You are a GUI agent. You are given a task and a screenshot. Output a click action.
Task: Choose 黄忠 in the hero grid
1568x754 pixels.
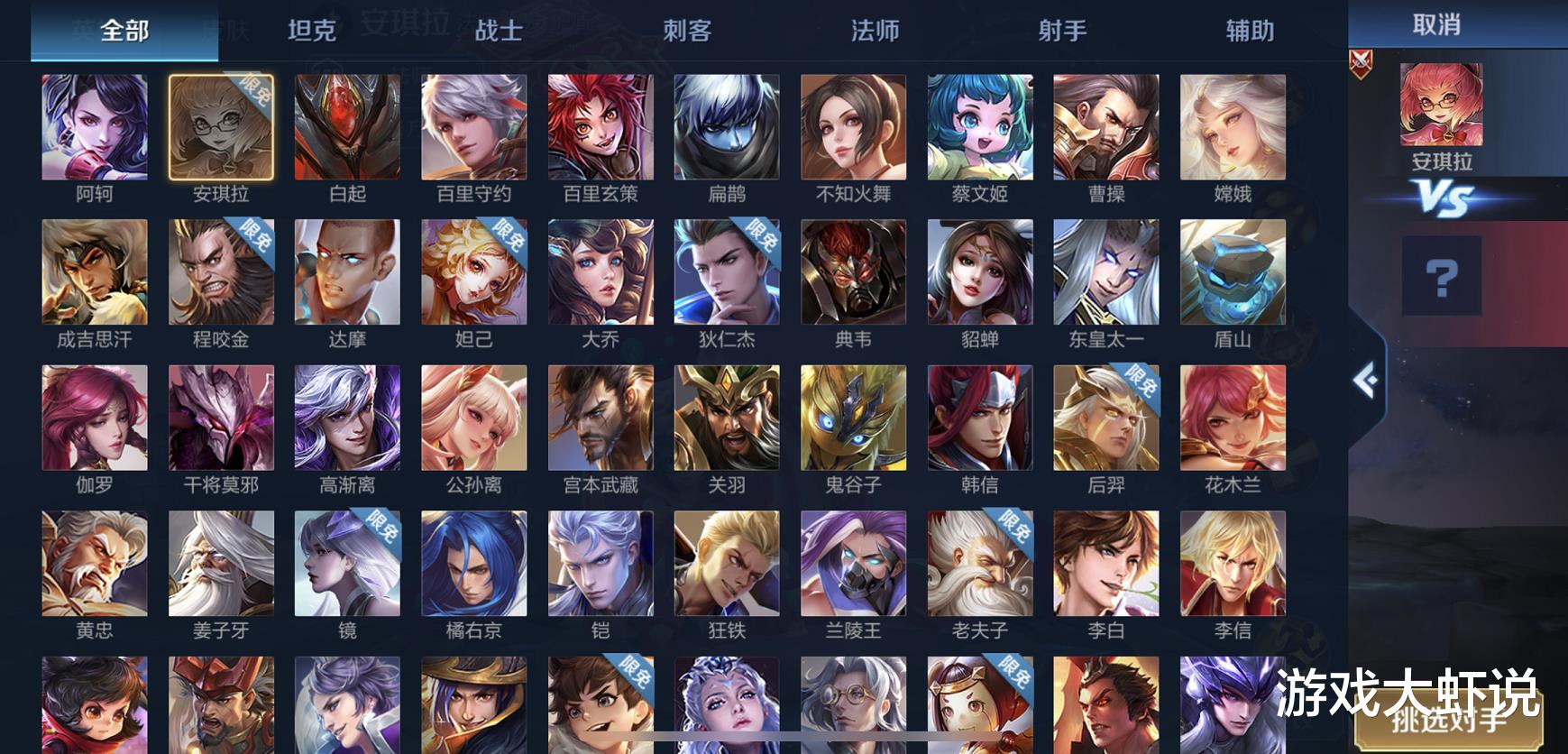(x=95, y=564)
